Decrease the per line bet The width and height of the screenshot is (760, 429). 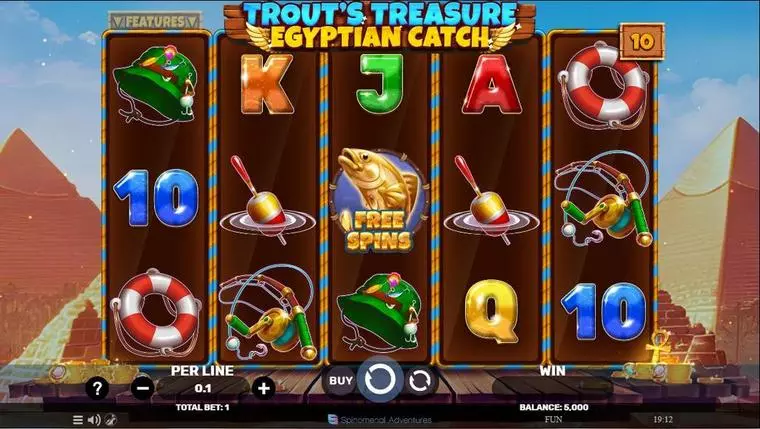(142, 388)
